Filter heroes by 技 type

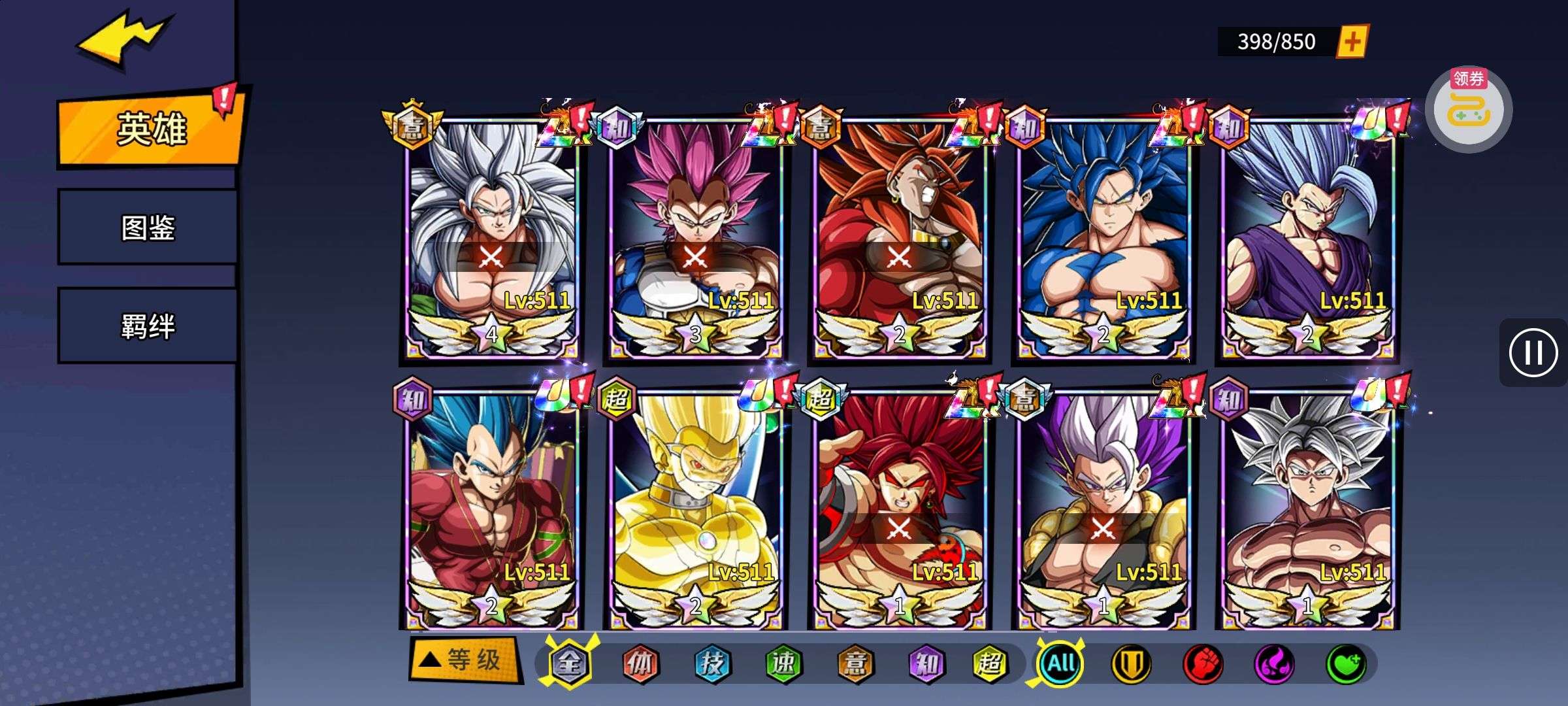coord(712,664)
